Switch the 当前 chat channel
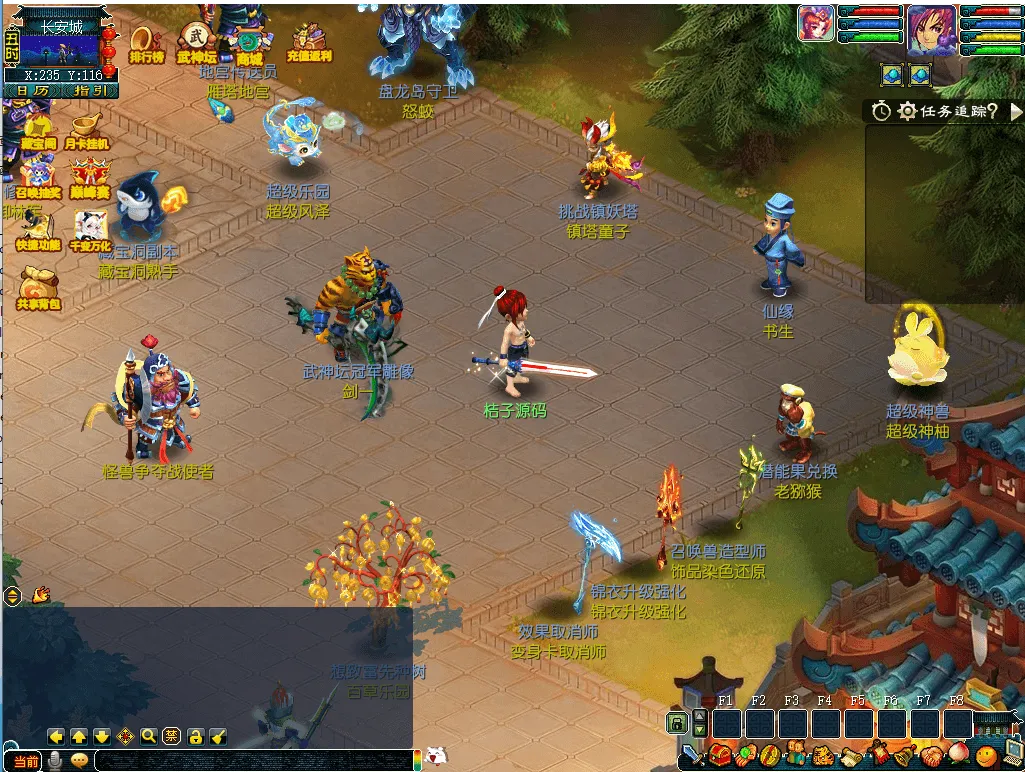 click(26, 762)
